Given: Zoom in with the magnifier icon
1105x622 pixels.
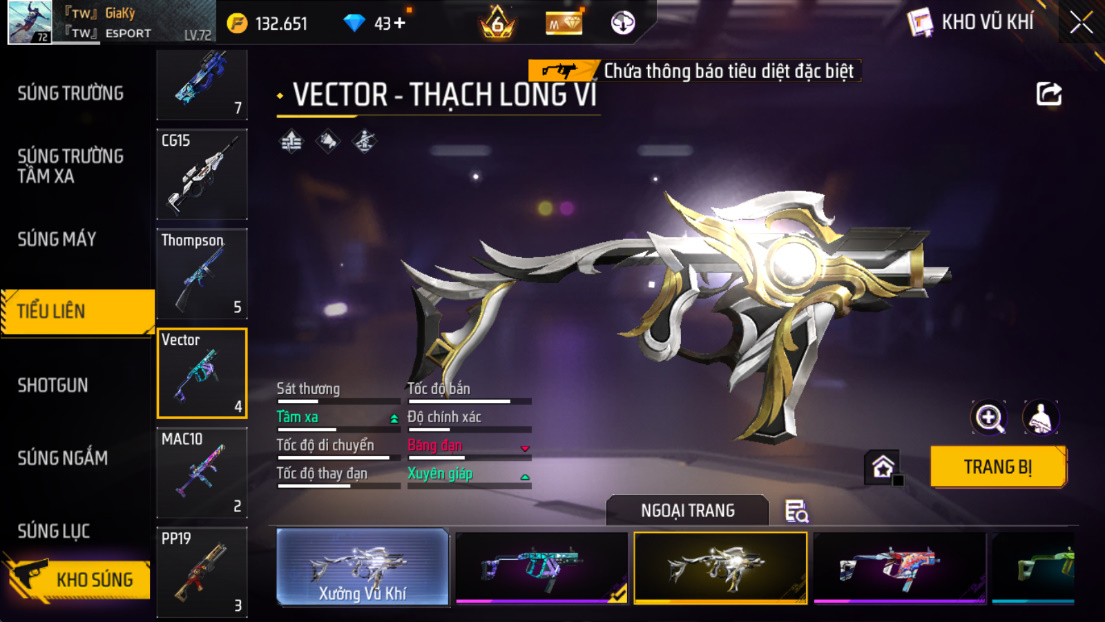Looking at the screenshot, I should tap(989, 418).
